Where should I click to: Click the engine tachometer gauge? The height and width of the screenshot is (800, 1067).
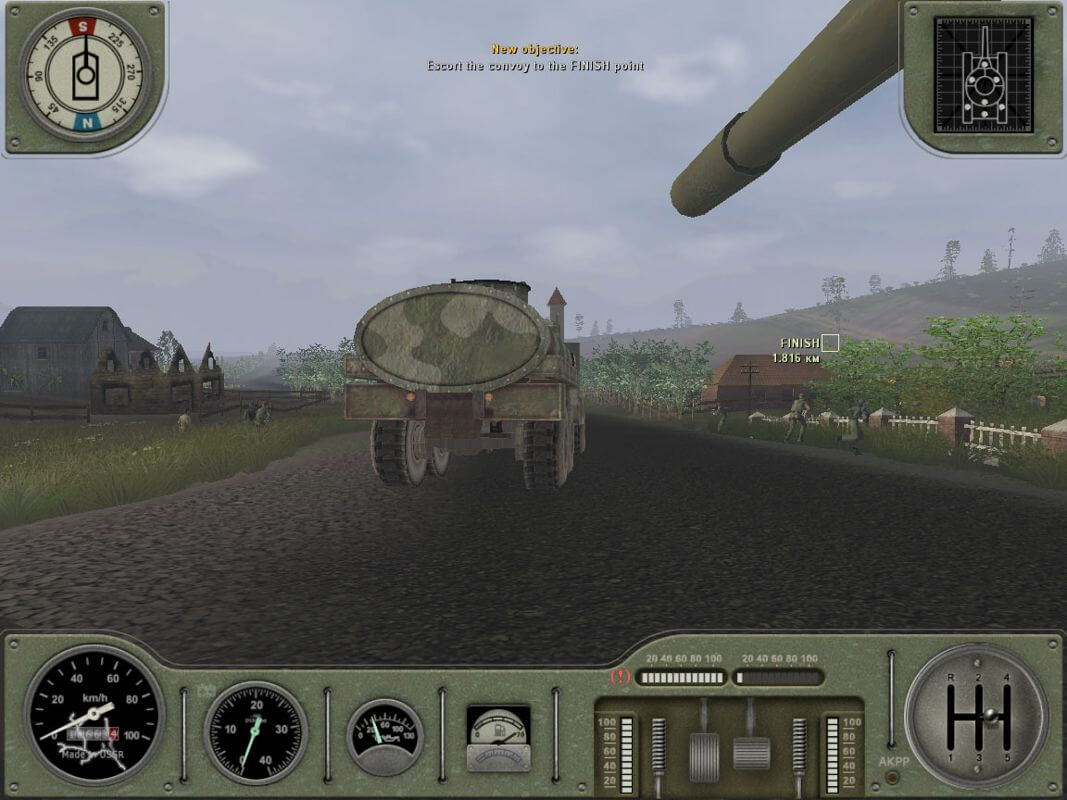255,733
